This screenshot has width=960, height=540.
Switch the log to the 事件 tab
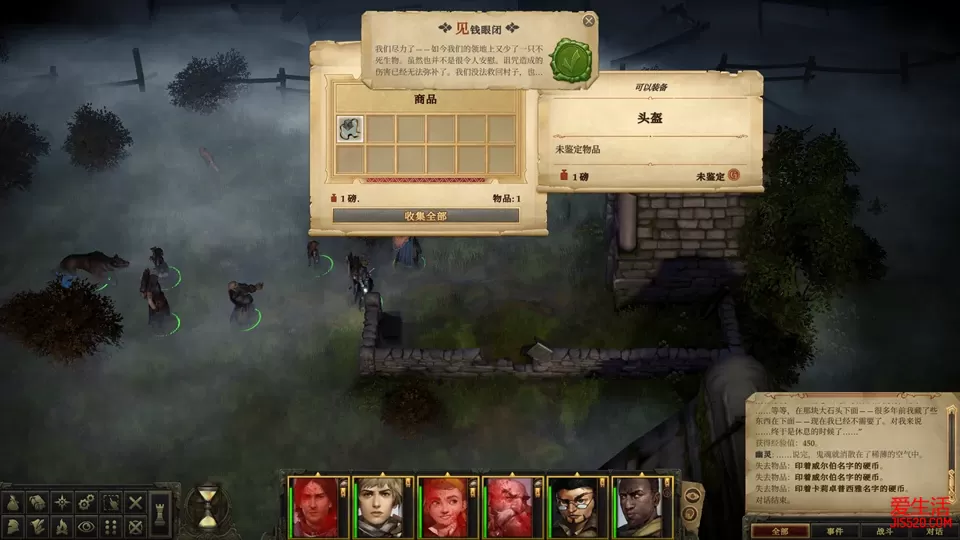pos(833,531)
